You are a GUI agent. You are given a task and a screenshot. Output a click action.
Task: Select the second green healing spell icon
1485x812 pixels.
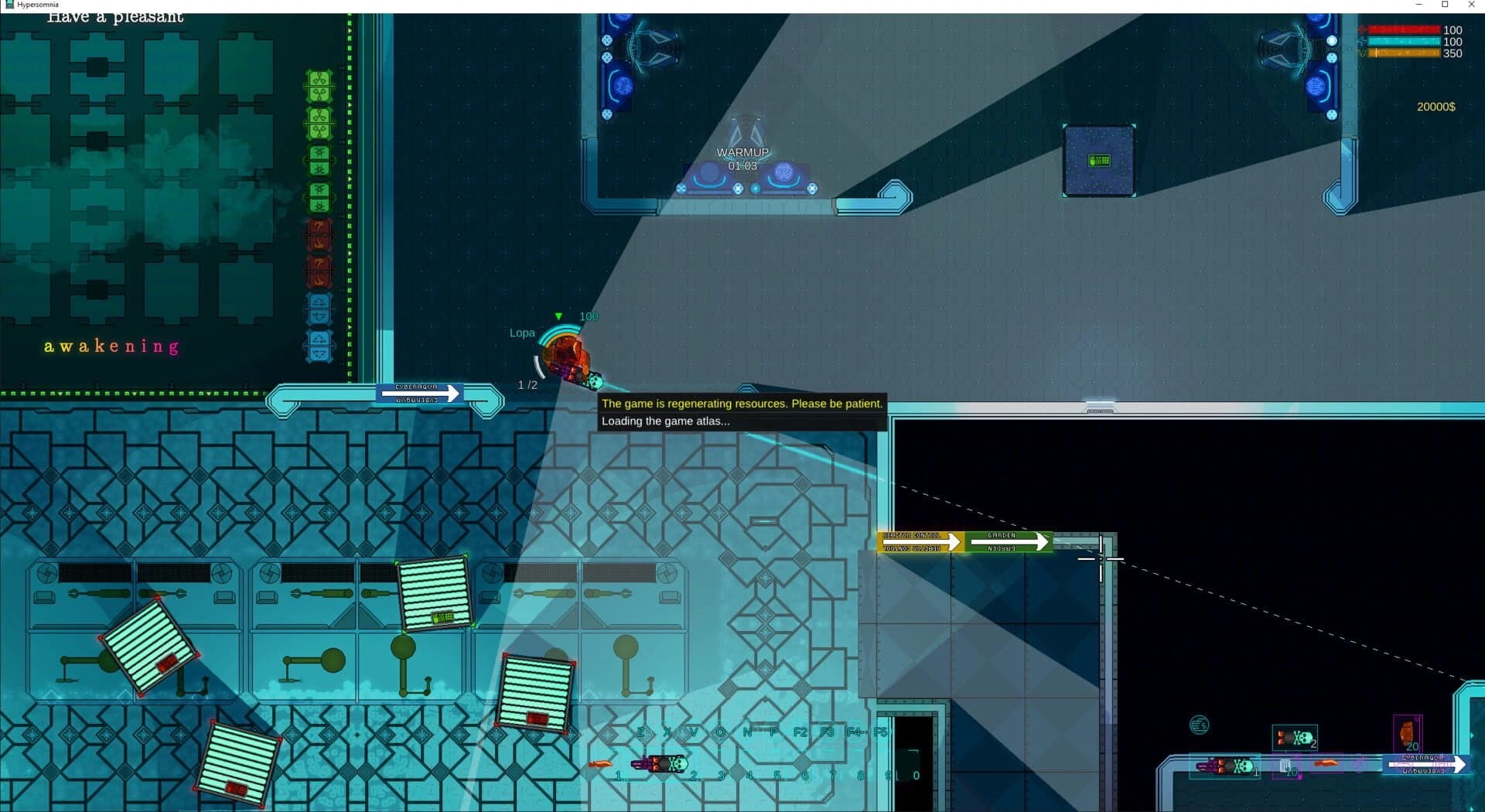tap(319, 124)
